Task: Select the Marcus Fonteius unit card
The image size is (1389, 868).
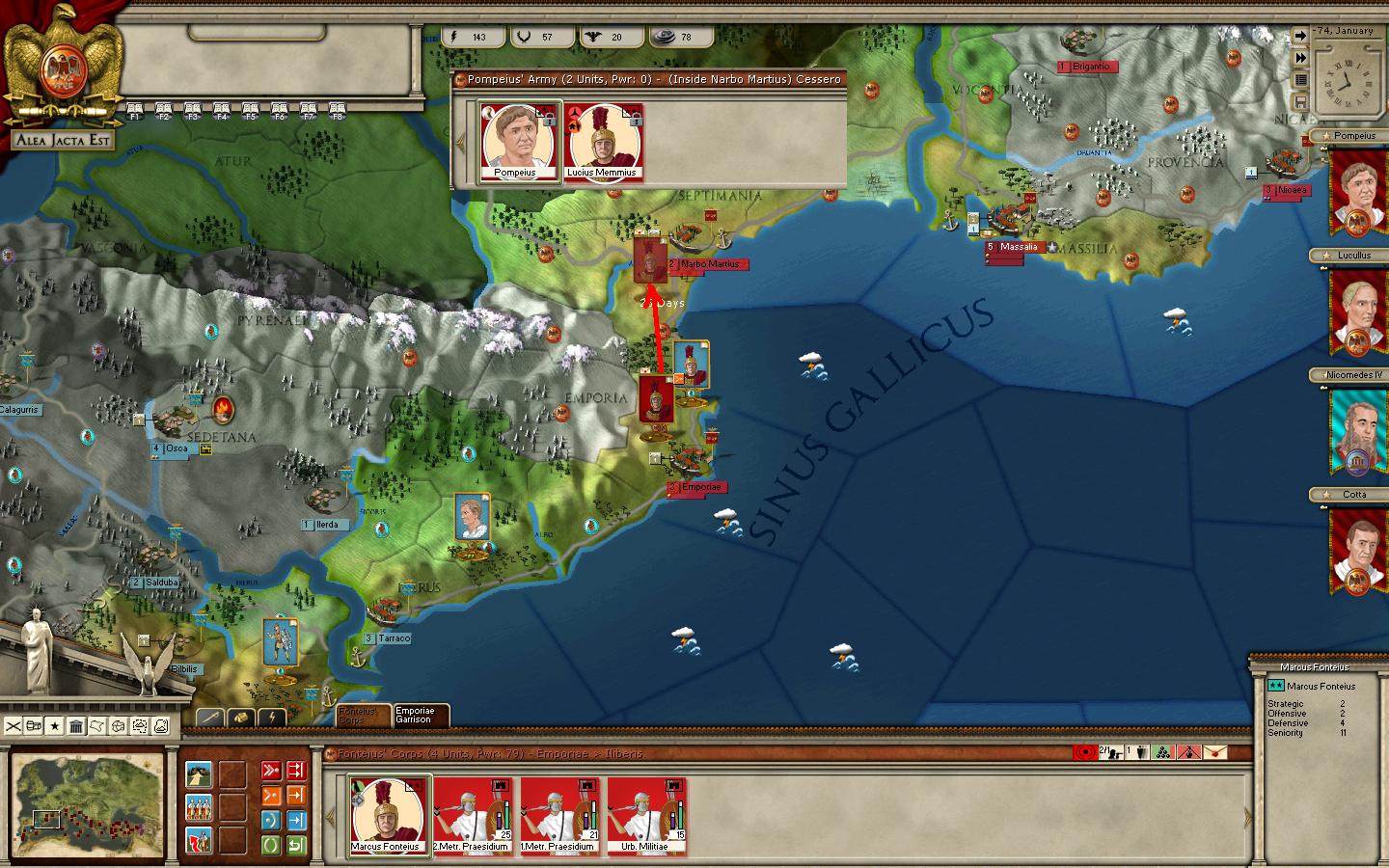Action: click(388, 816)
